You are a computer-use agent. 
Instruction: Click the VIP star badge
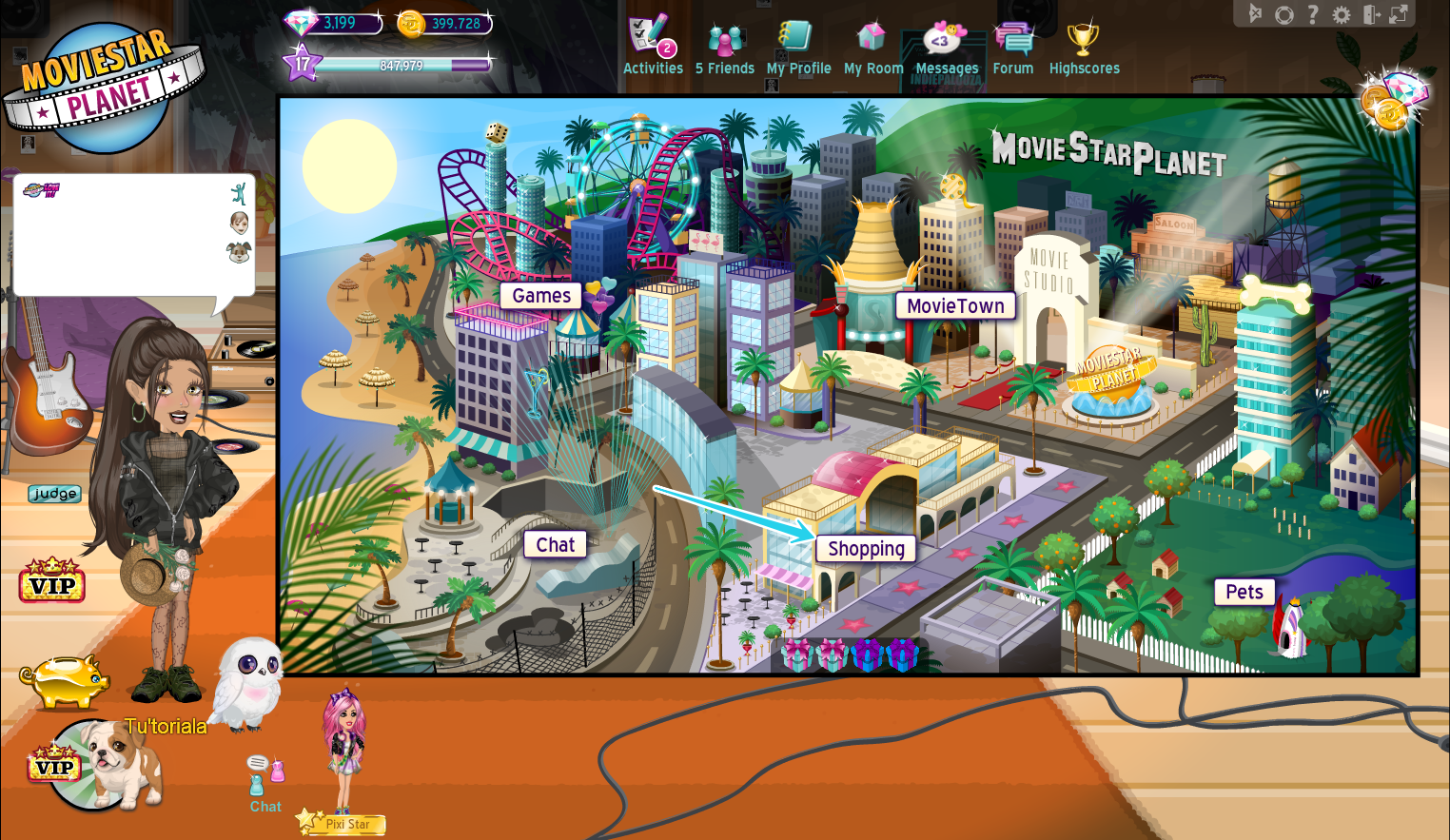pyautogui.click(x=52, y=582)
